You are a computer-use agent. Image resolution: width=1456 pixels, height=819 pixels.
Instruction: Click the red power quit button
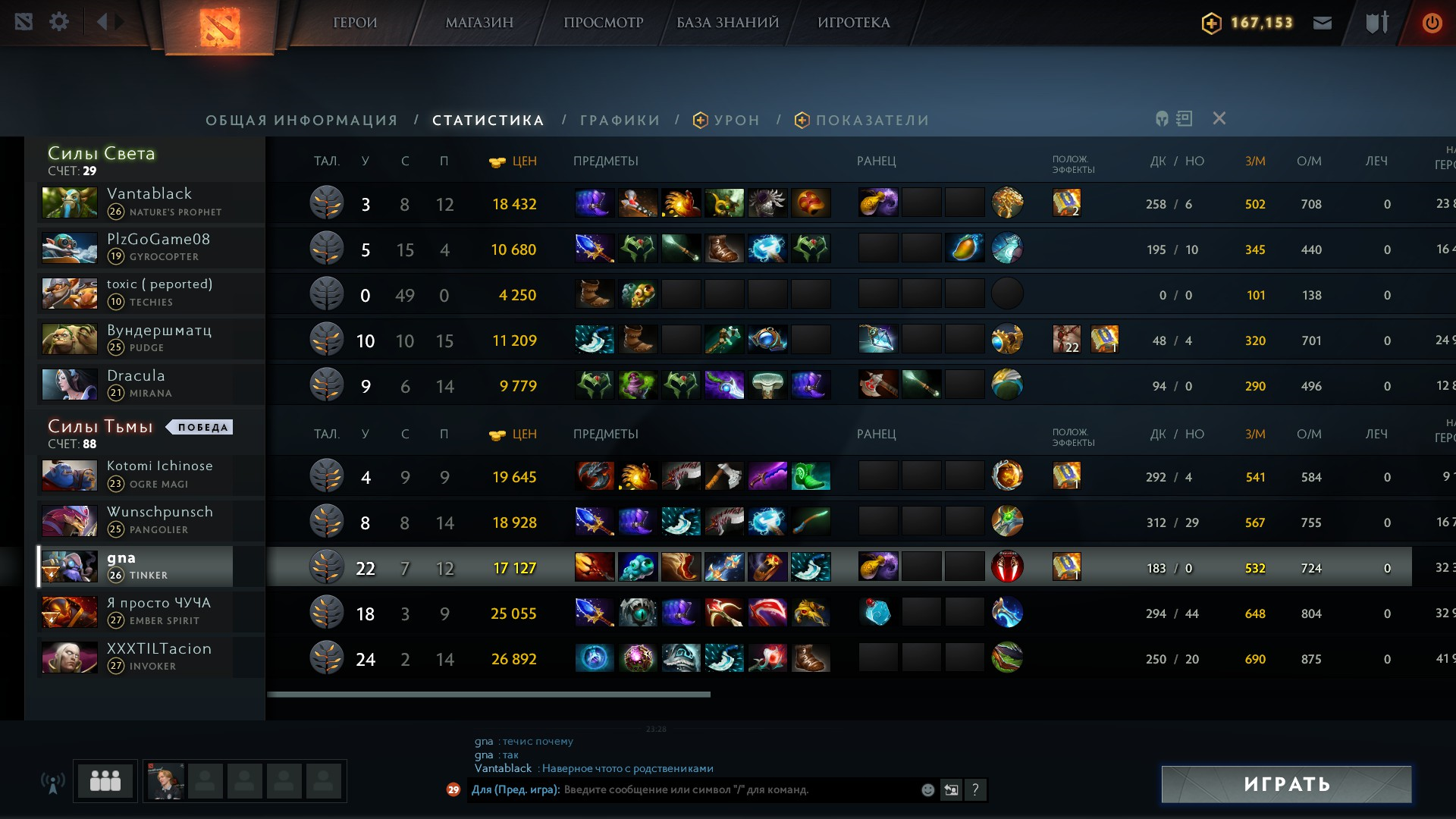coord(1432,23)
